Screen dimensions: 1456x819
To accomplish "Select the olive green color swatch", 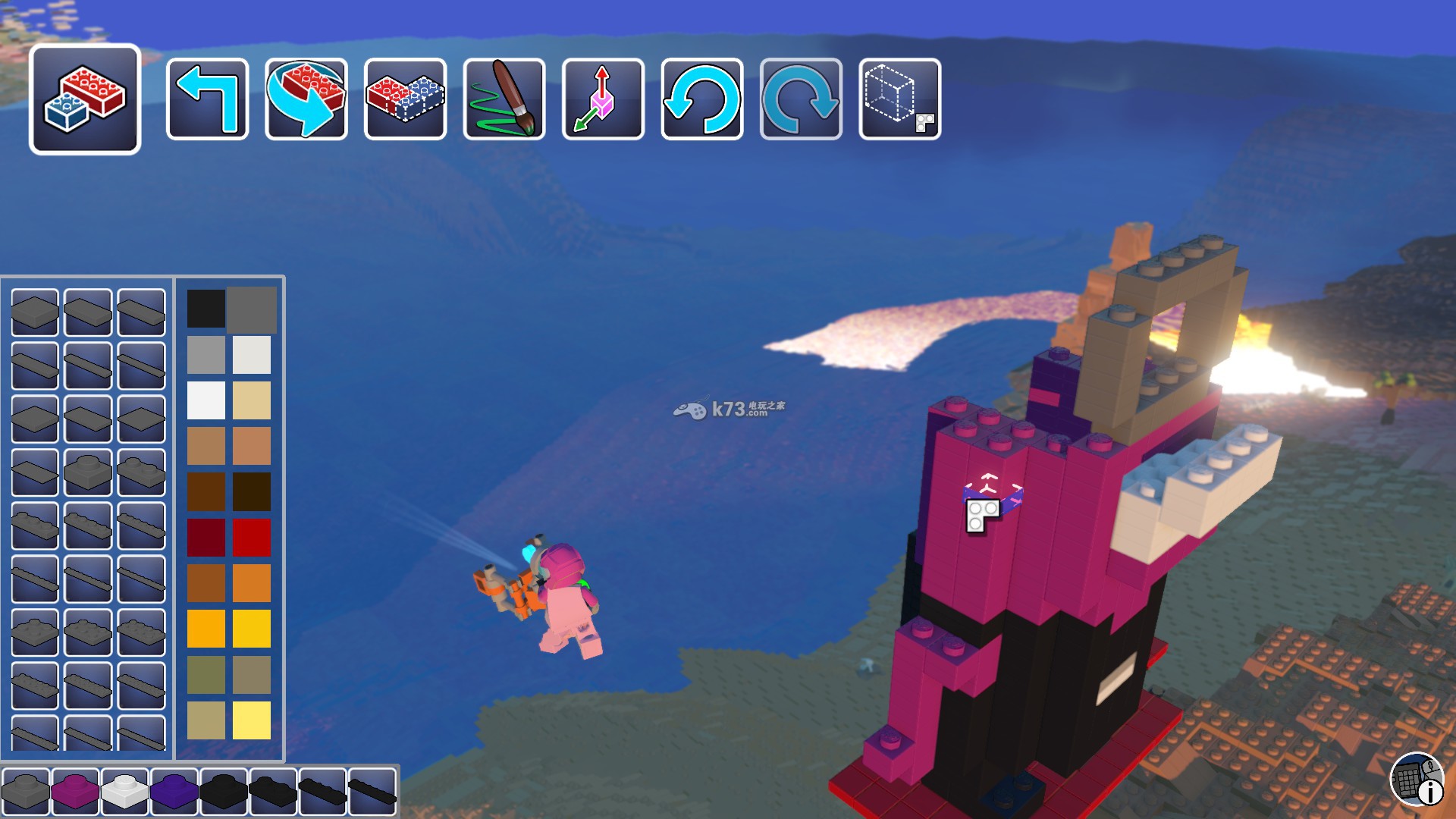I will 206,674.
